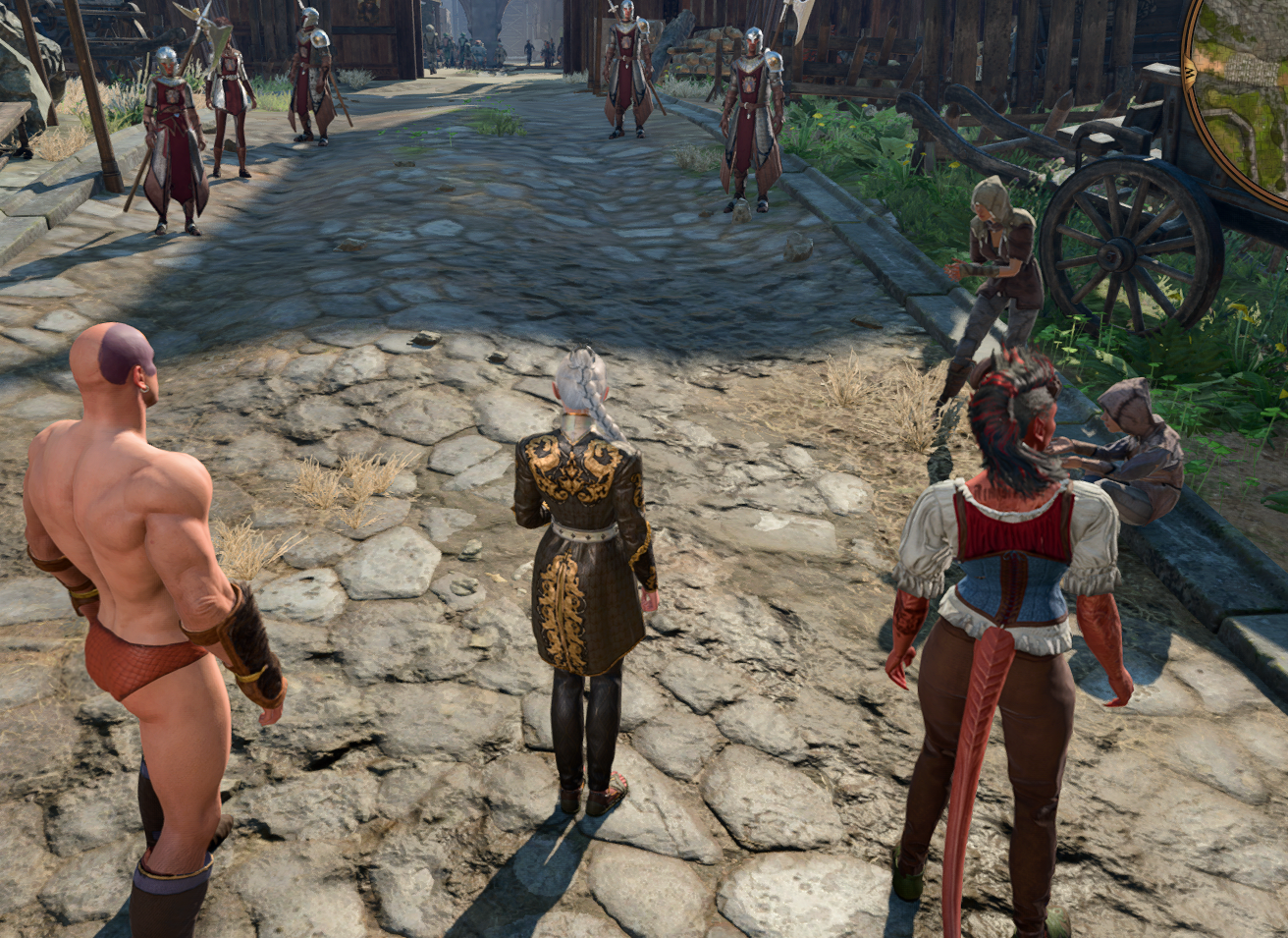Screen dimensions: 1288x938
Task: Click the circular minimap
Action: coord(1247,88)
